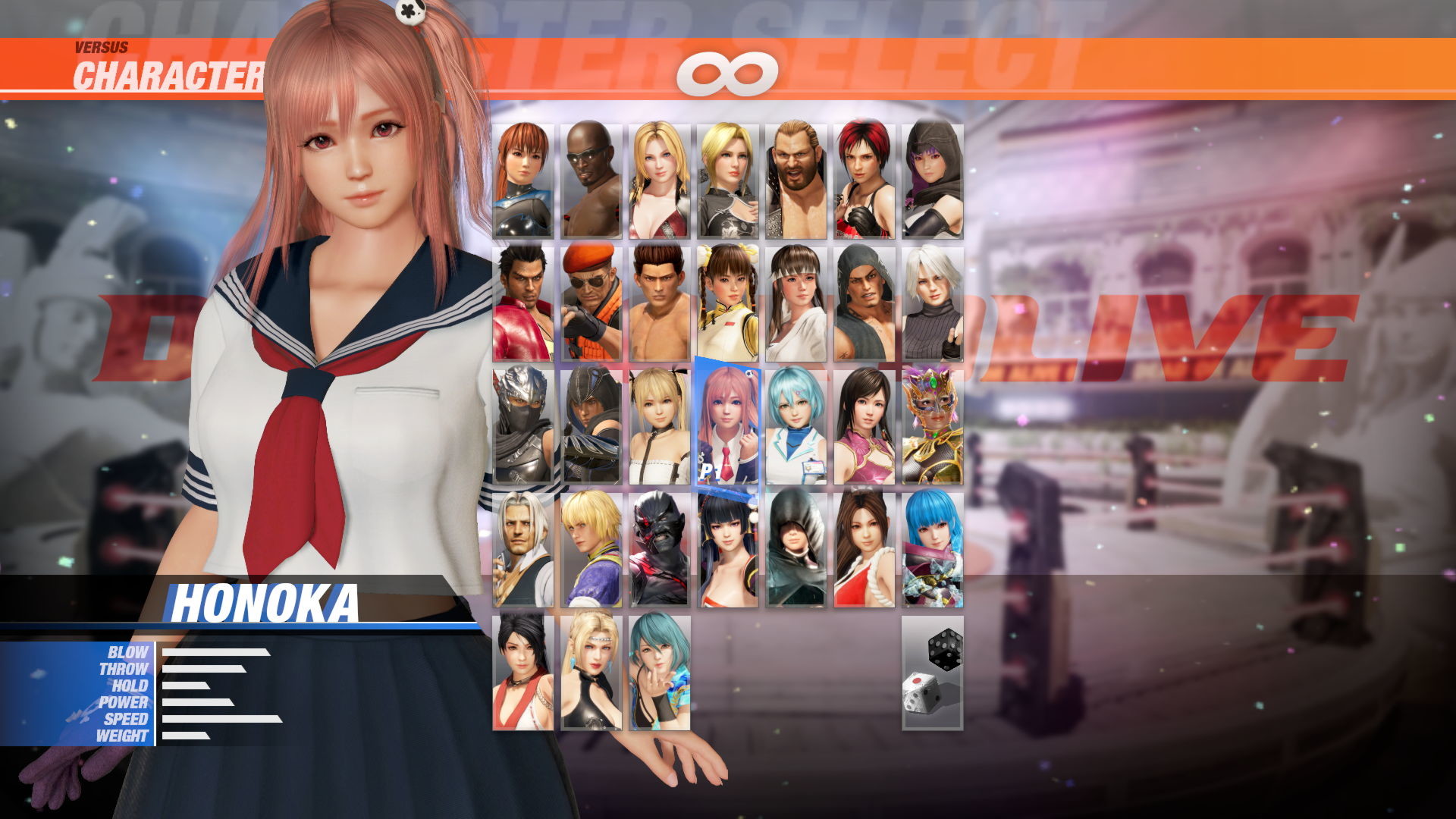Click the HONOKA name banner
Viewport: 1456px width, 819px height.
tap(265, 601)
